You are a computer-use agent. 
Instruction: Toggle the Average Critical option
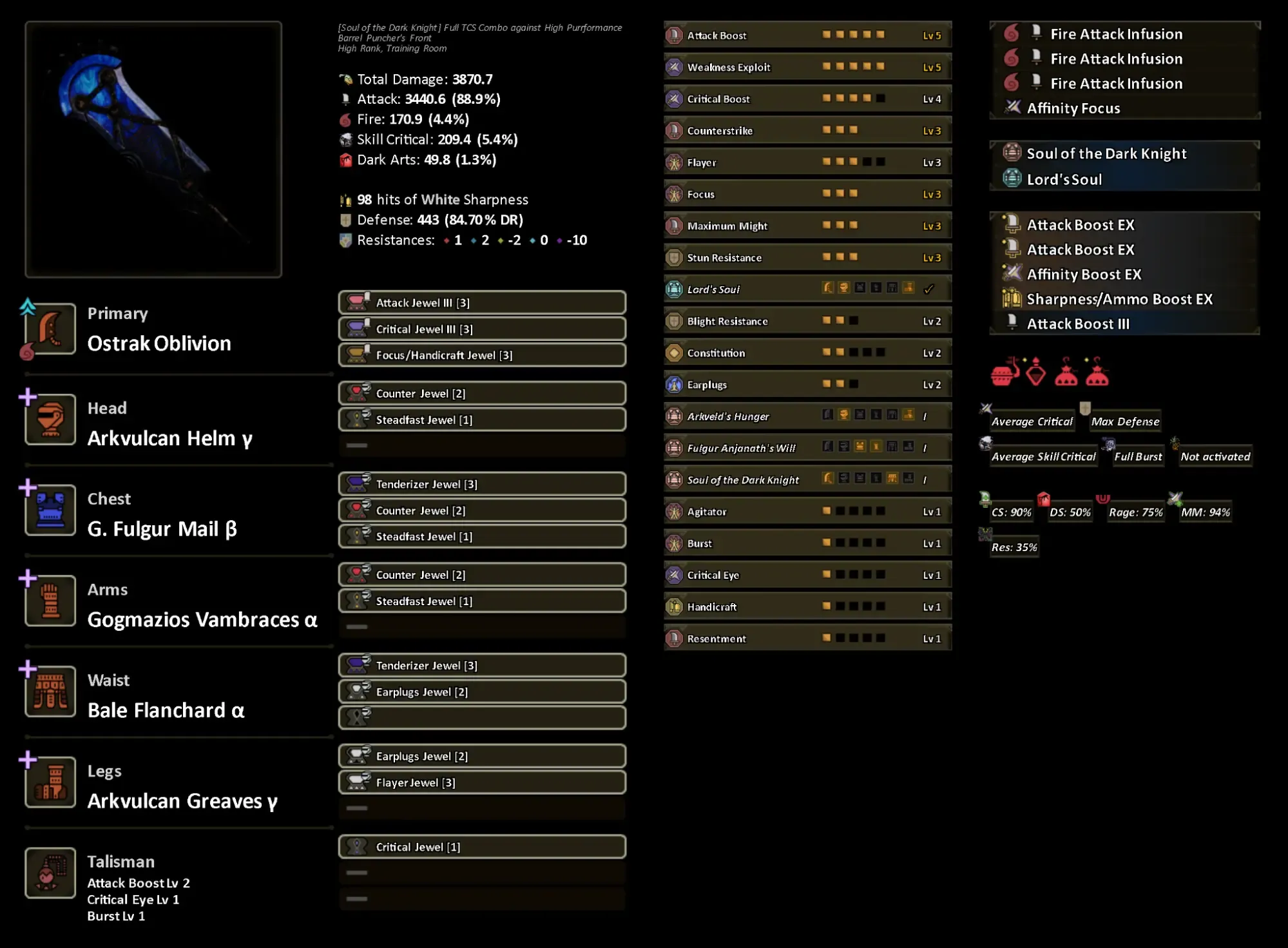(x=1032, y=421)
